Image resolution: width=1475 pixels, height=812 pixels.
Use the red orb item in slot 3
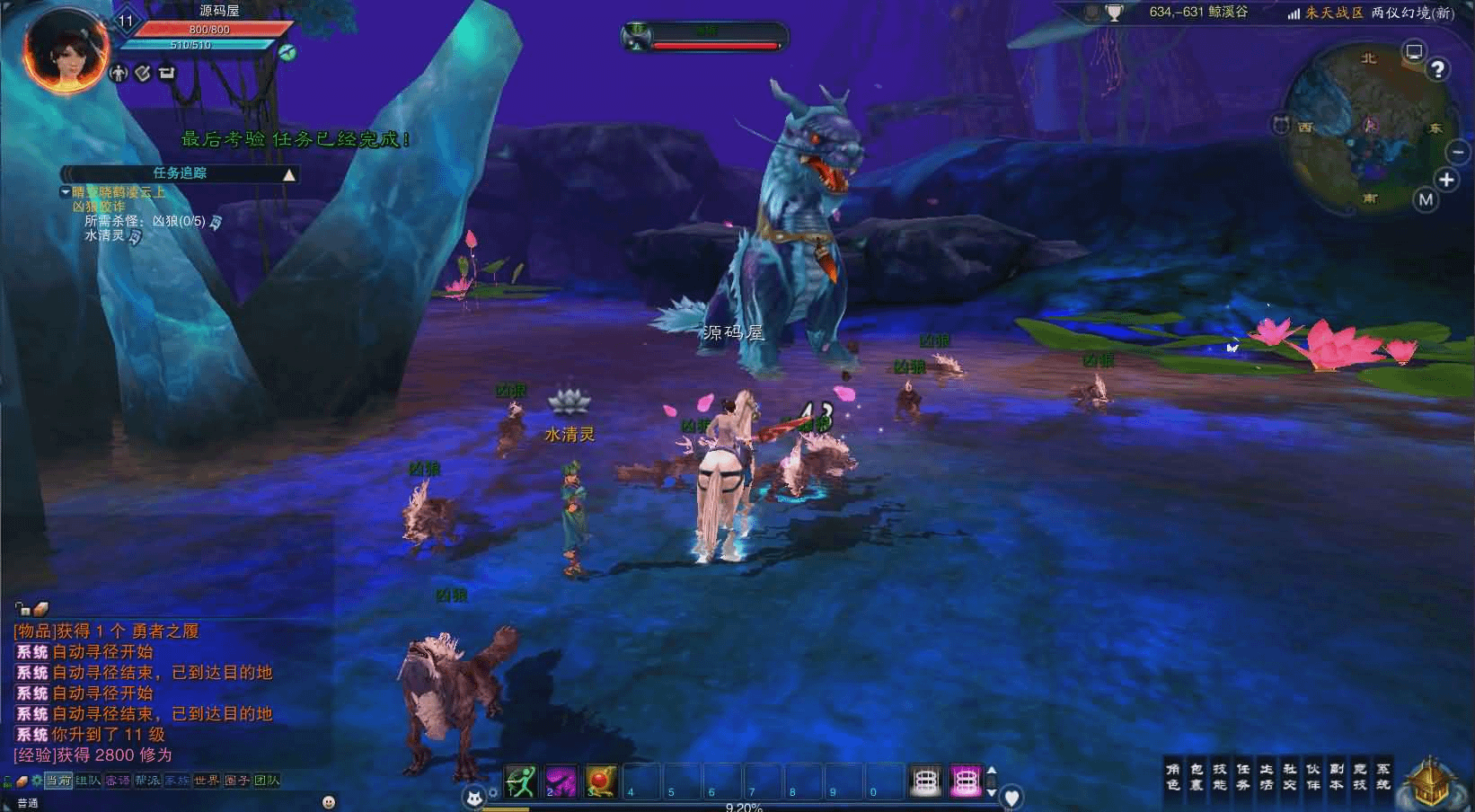tap(601, 780)
